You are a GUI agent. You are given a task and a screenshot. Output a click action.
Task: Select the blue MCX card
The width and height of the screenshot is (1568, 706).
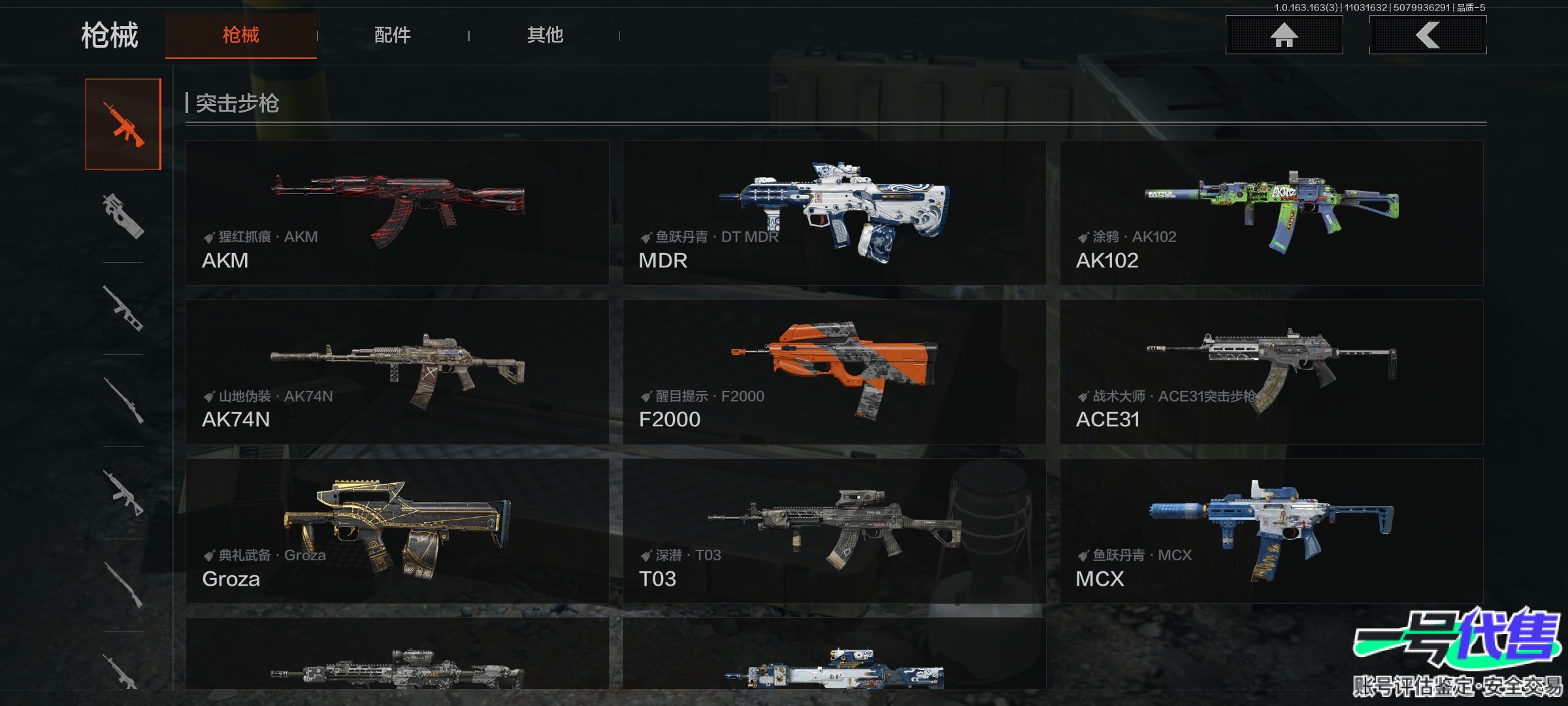pyautogui.click(x=1271, y=531)
